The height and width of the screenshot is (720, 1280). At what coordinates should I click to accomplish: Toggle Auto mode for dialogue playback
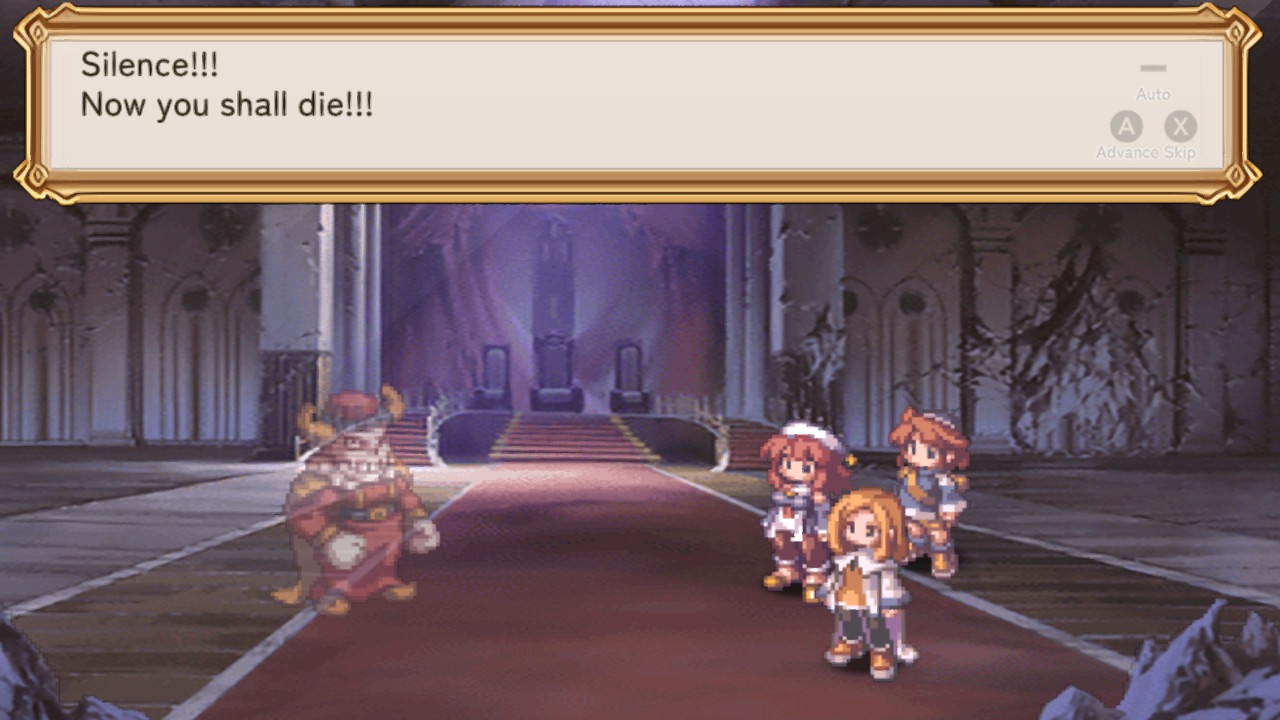click(x=1152, y=67)
